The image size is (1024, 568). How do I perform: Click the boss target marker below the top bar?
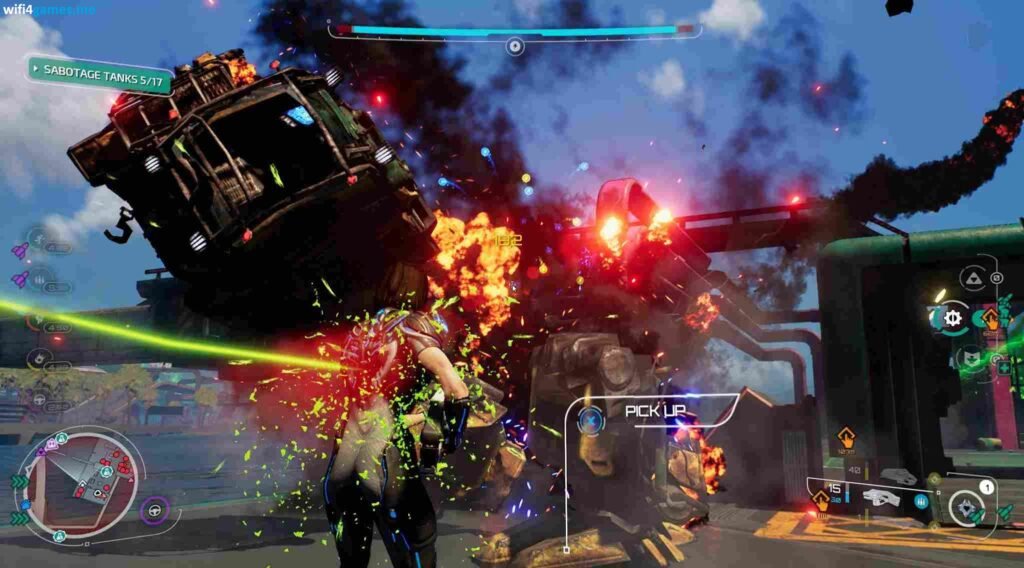click(514, 46)
